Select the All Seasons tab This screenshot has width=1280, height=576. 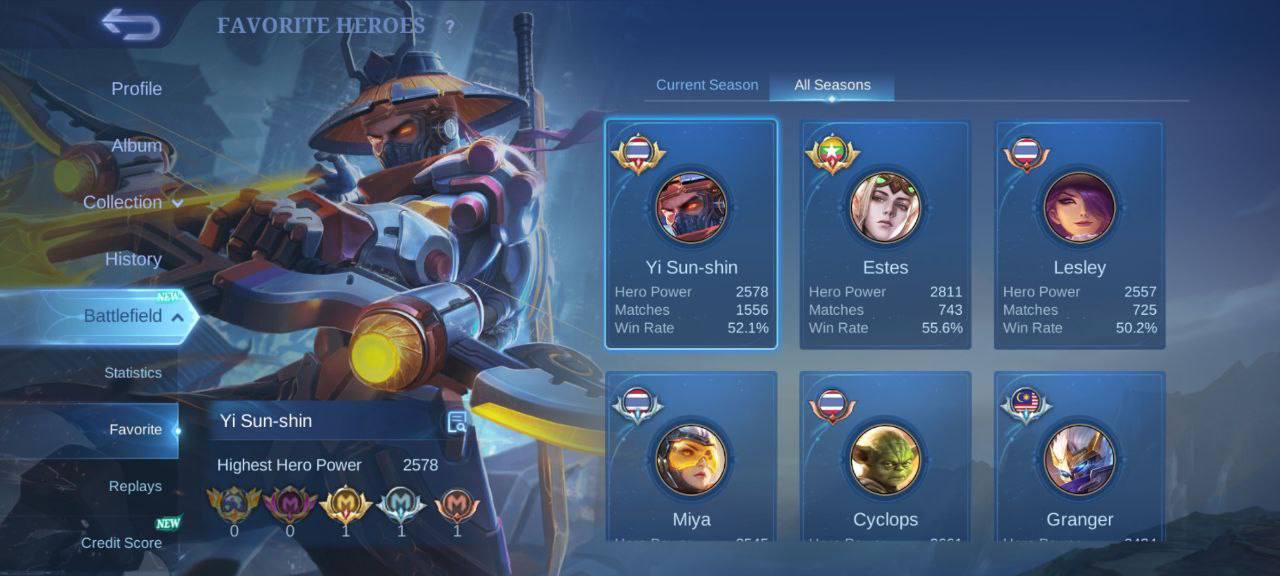pyautogui.click(x=832, y=85)
